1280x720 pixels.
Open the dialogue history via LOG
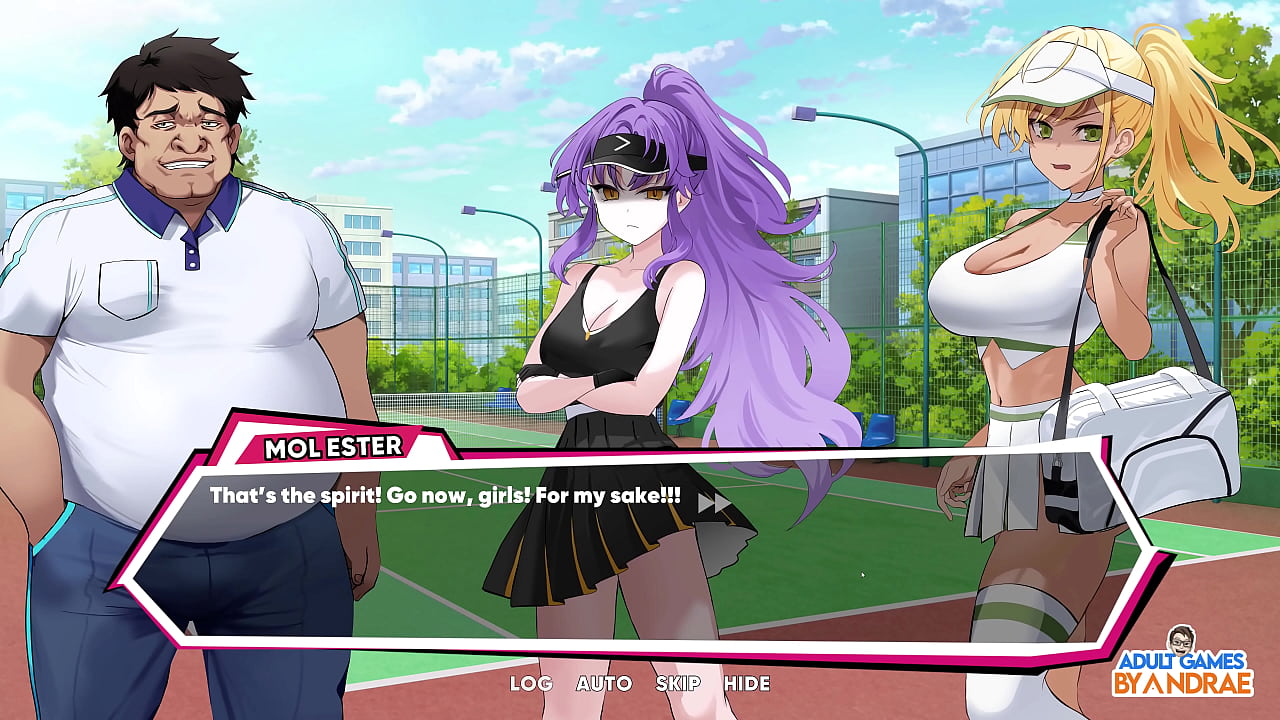coord(530,684)
